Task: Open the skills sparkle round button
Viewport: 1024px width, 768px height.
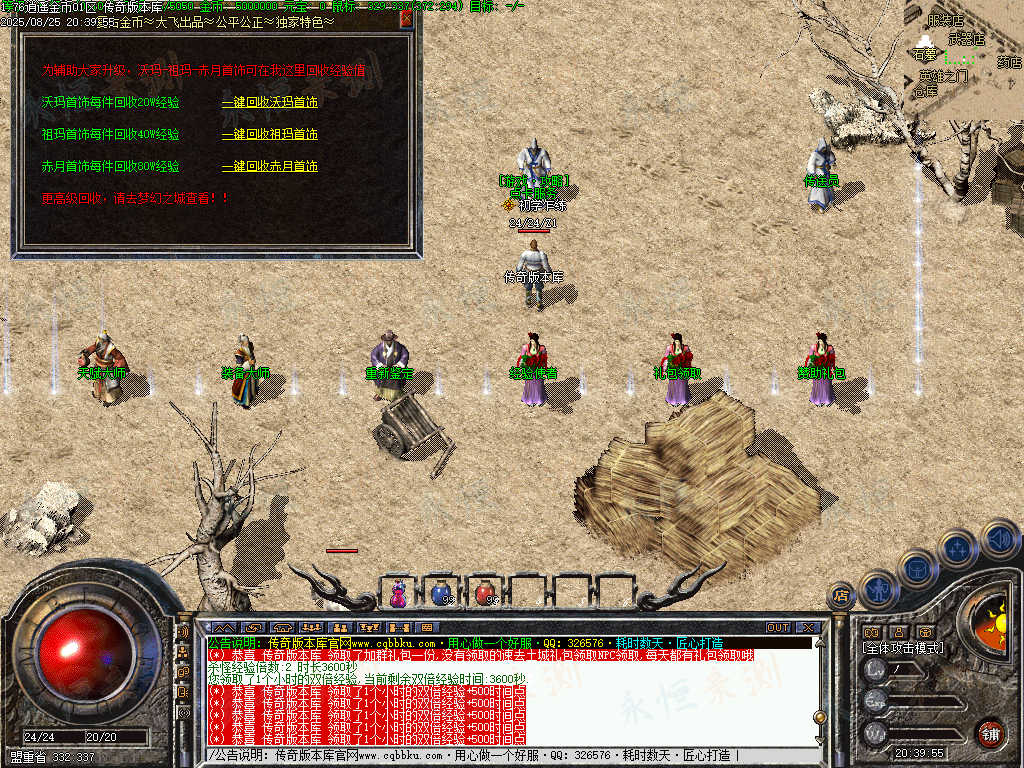Action: (957, 549)
